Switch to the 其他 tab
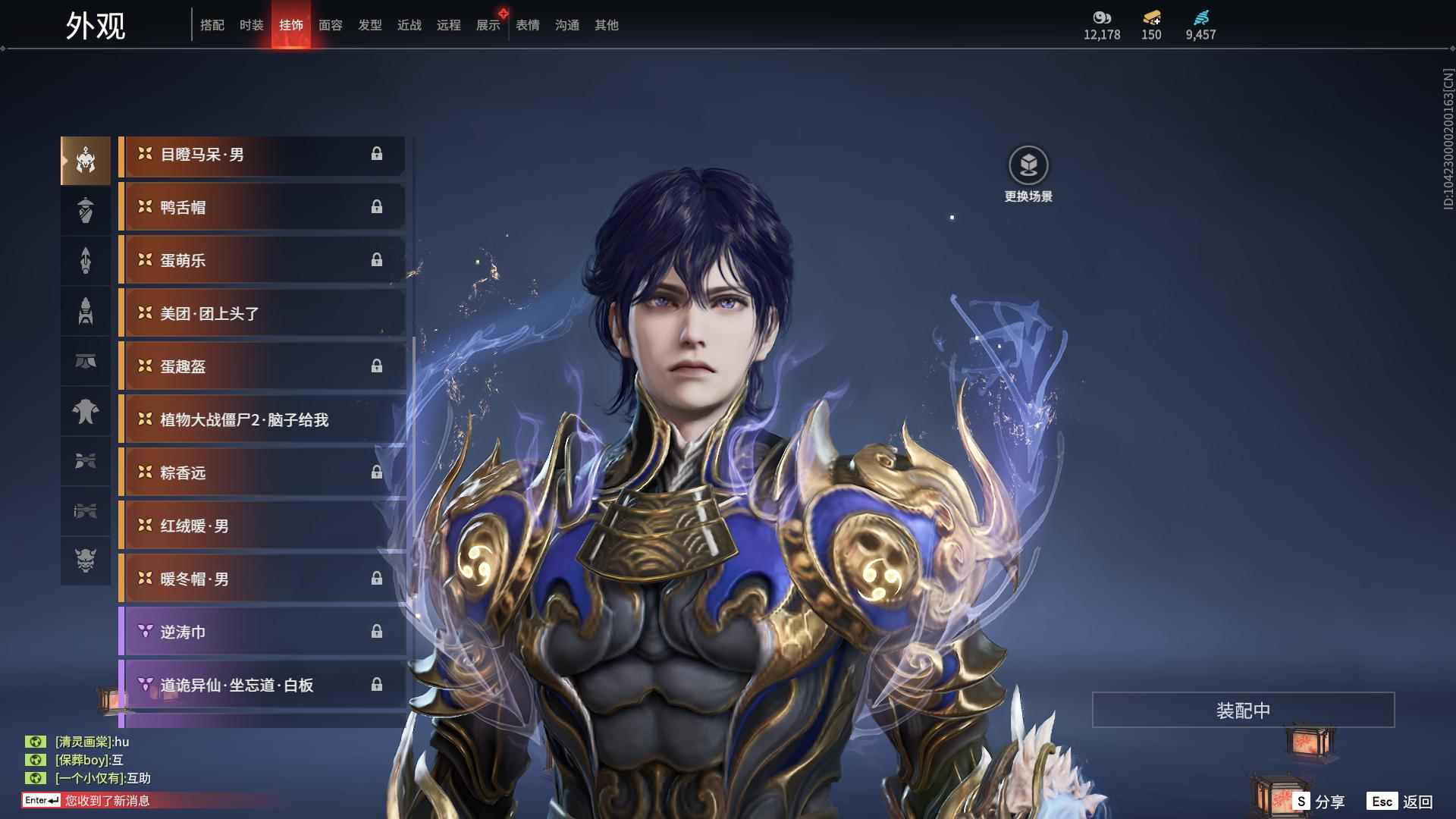 pos(607,25)
